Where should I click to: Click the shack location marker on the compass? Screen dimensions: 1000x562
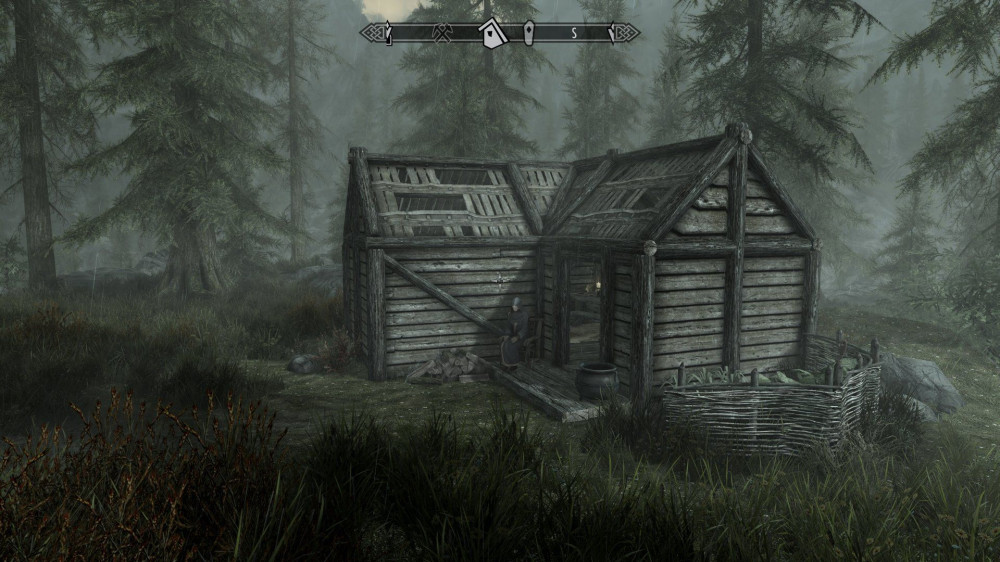492,34
